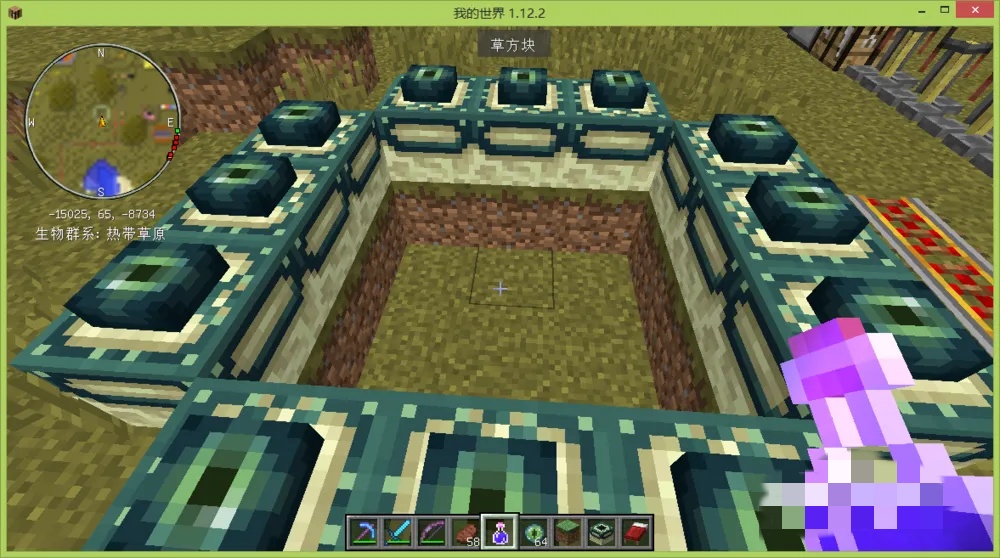
Task: Pick the red bed hotbar slot
Action: point(635,532)
